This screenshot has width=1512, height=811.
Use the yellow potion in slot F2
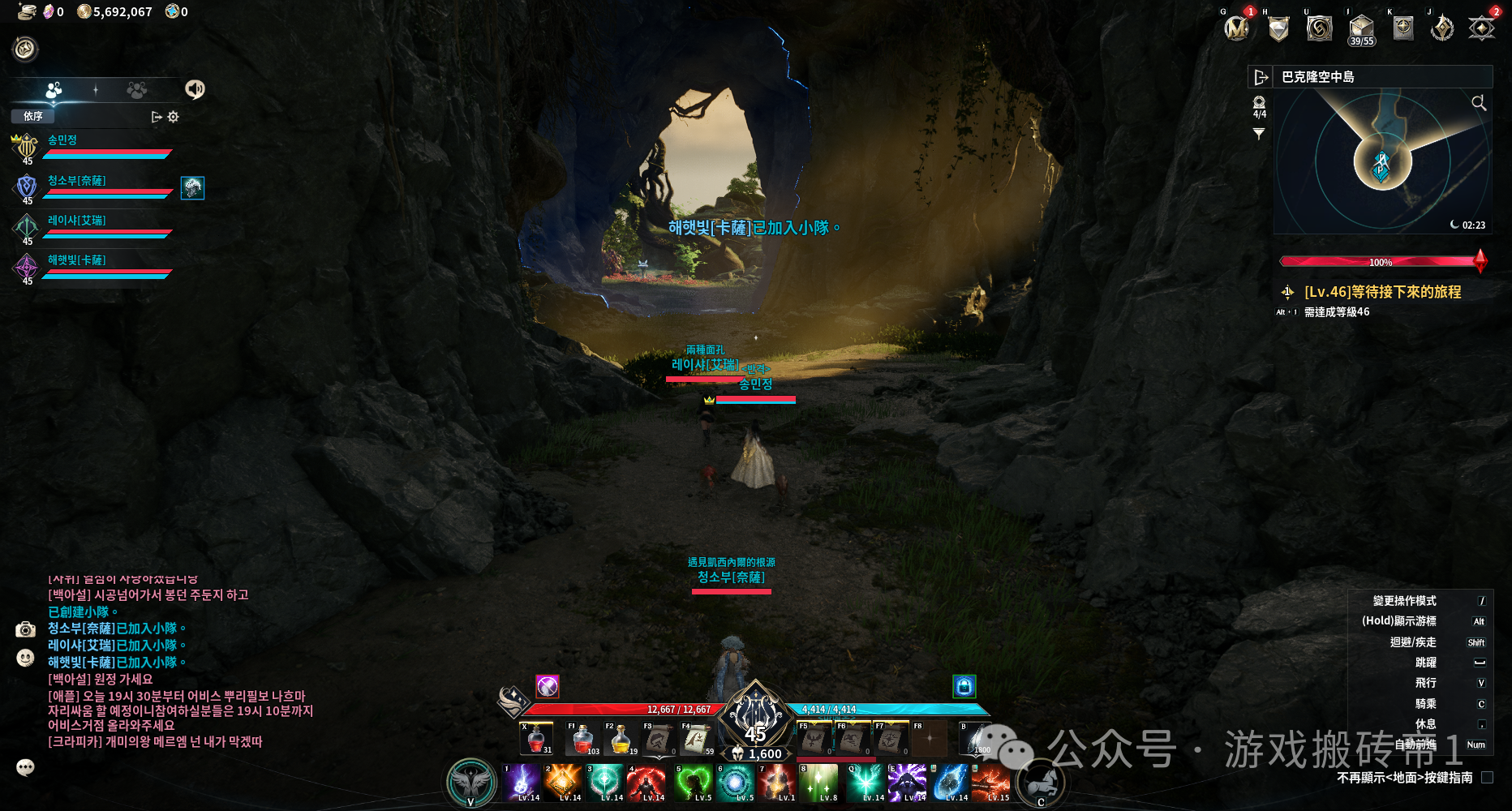621,739
